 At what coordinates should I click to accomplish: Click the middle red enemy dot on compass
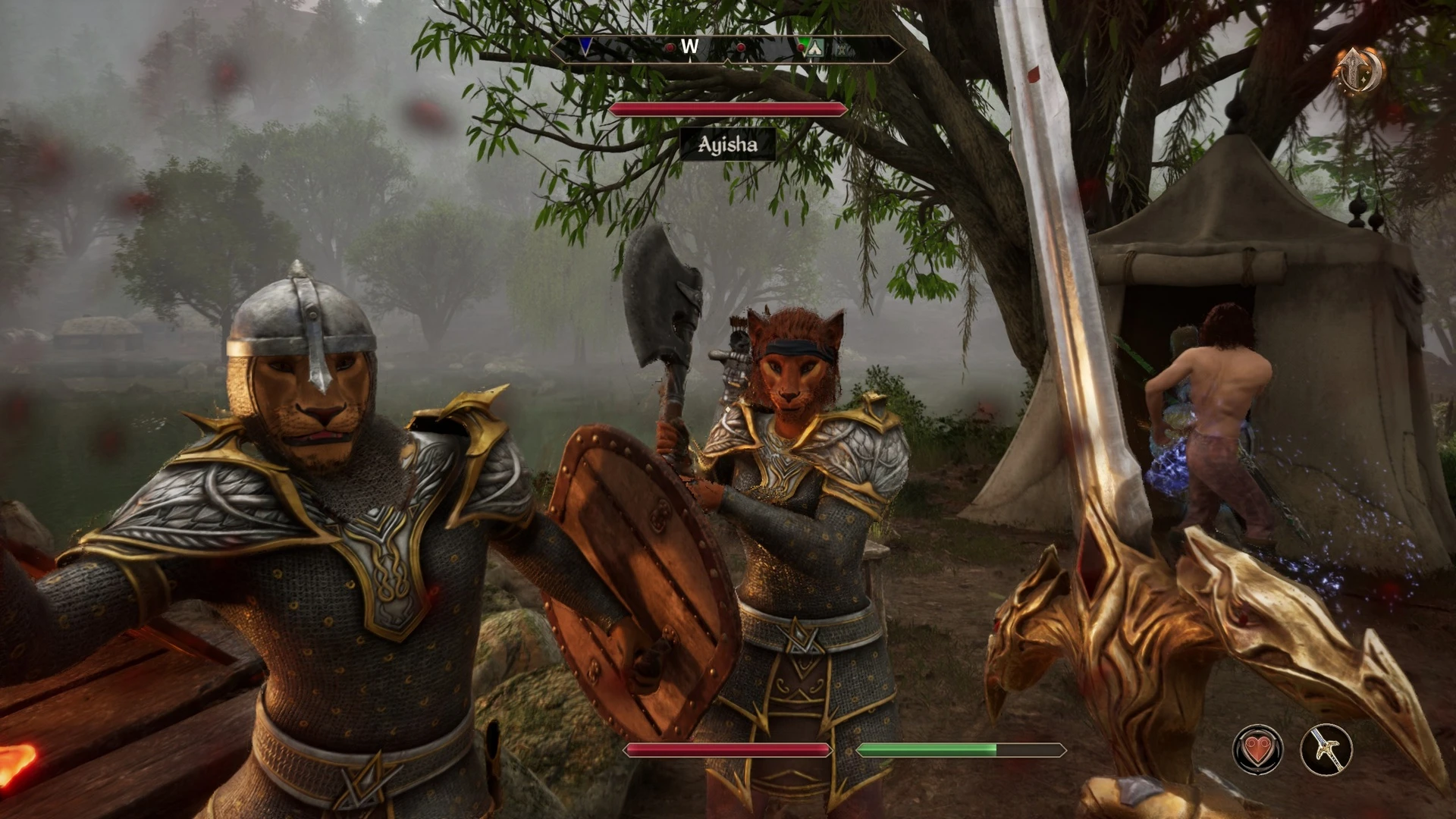point(741,47)
